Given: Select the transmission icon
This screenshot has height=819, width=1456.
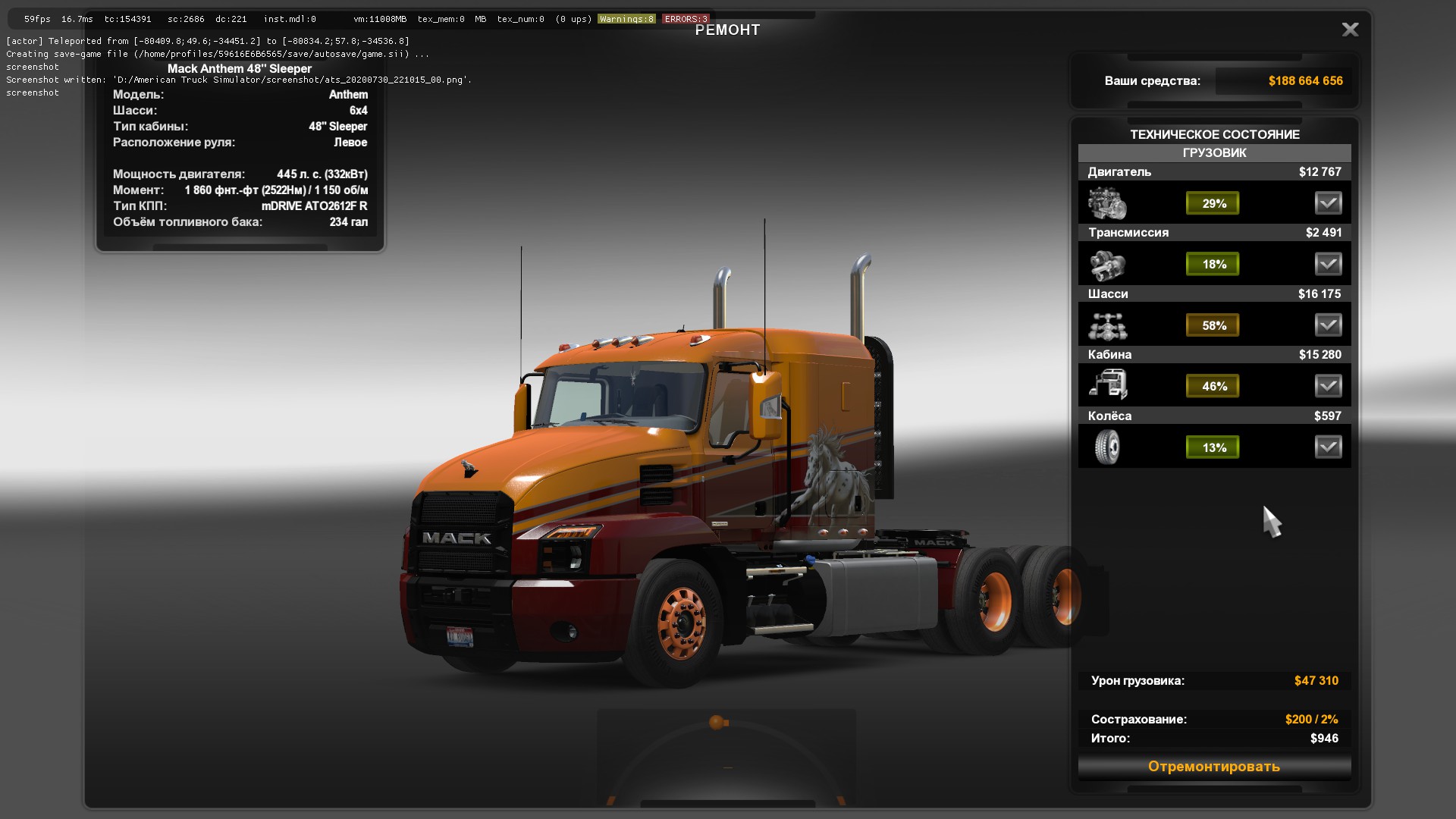Looking at the screenshot, I should tap(1107, 265).
